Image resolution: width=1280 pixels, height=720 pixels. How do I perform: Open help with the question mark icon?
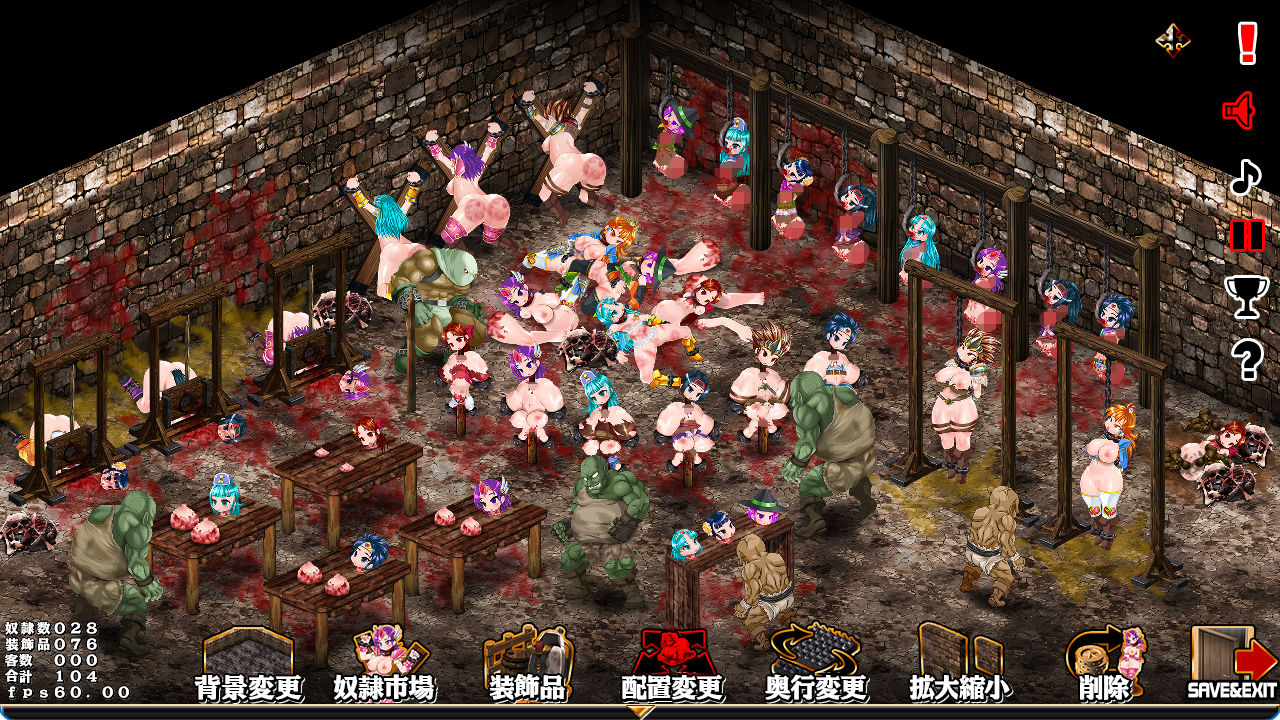pyautogui.click(x=1247, y=358)
